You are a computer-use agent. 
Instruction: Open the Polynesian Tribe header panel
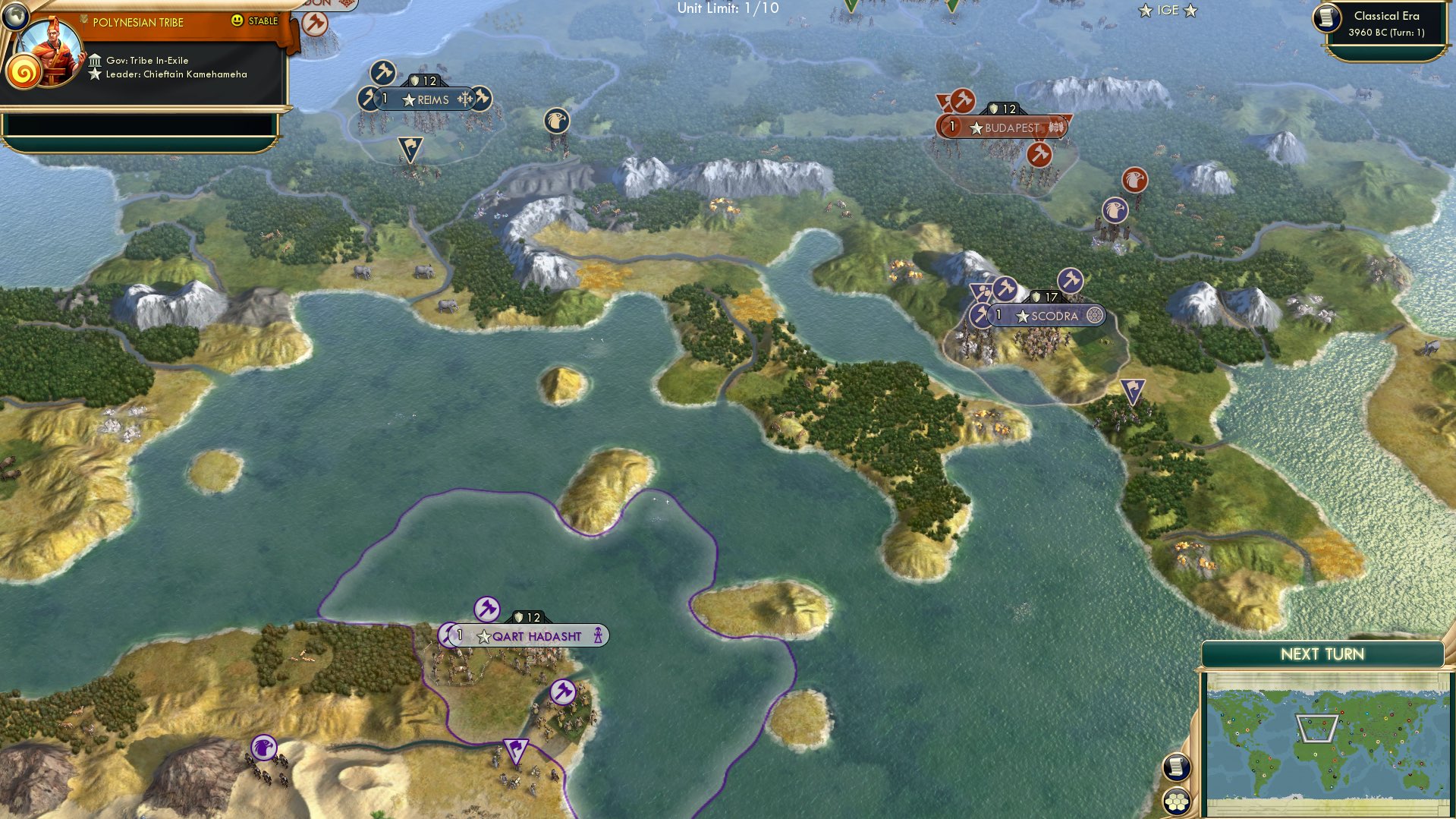[137, 22]
